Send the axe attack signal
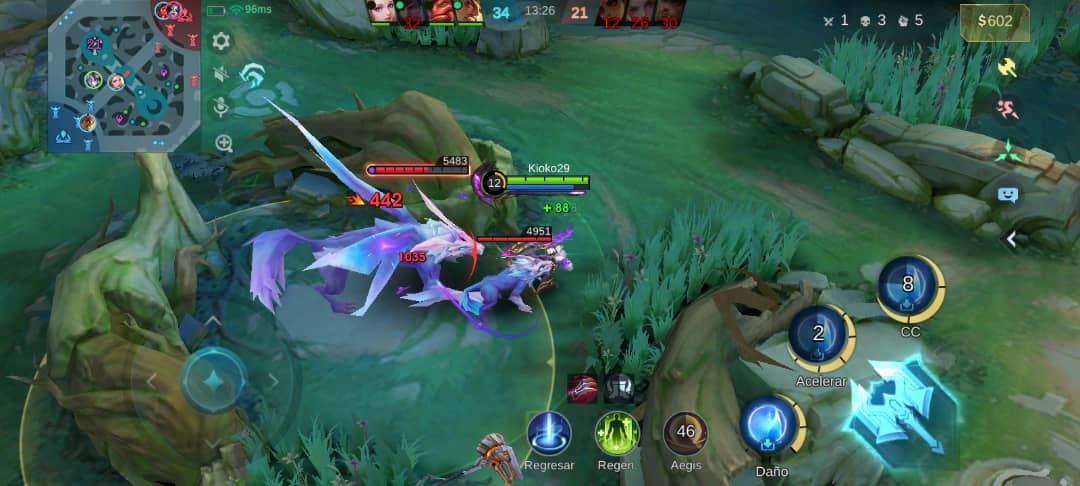Image resolution: width=1080 pixels, height=486 pixels. [x=1007, y=67]
